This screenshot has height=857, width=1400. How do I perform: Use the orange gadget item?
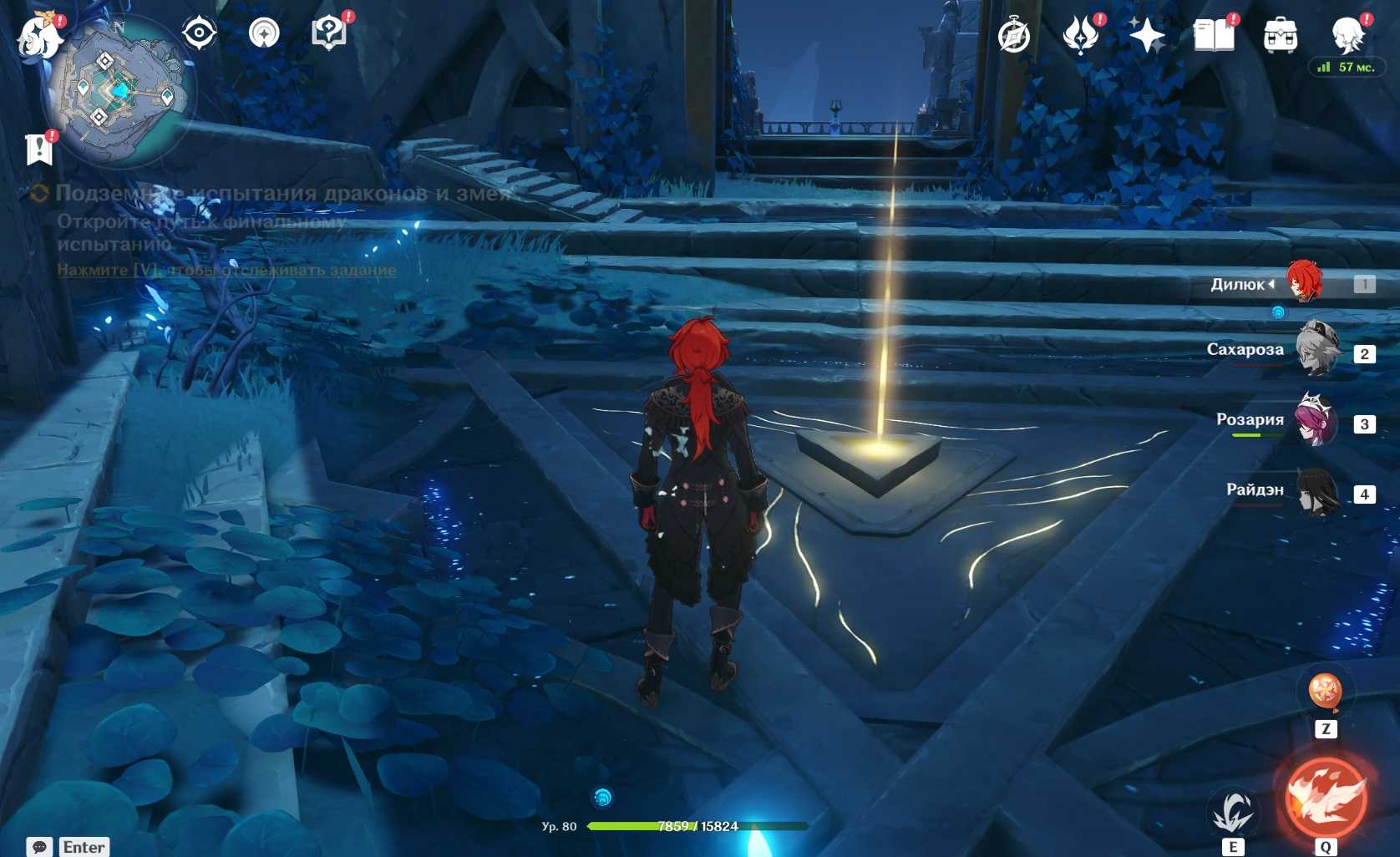pyautogui.click(x=1325, y=692)
